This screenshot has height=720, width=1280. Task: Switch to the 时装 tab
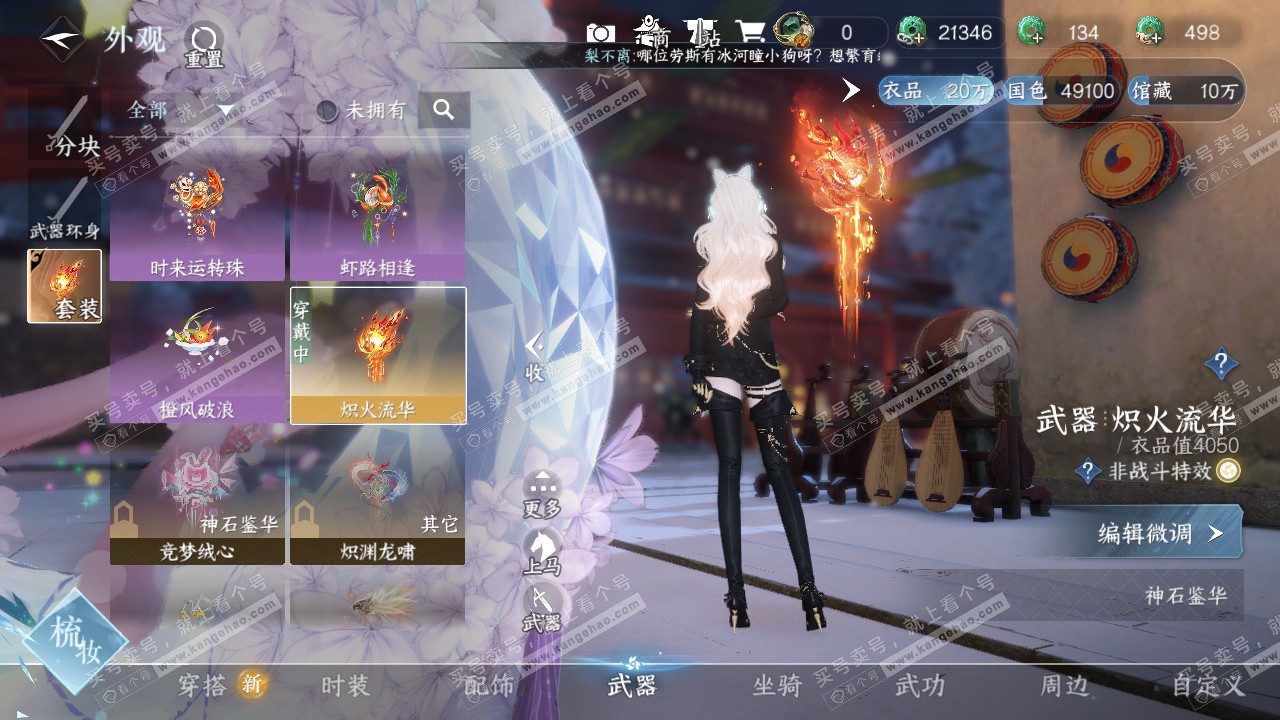pyautogui.click(x=345, y=686)
